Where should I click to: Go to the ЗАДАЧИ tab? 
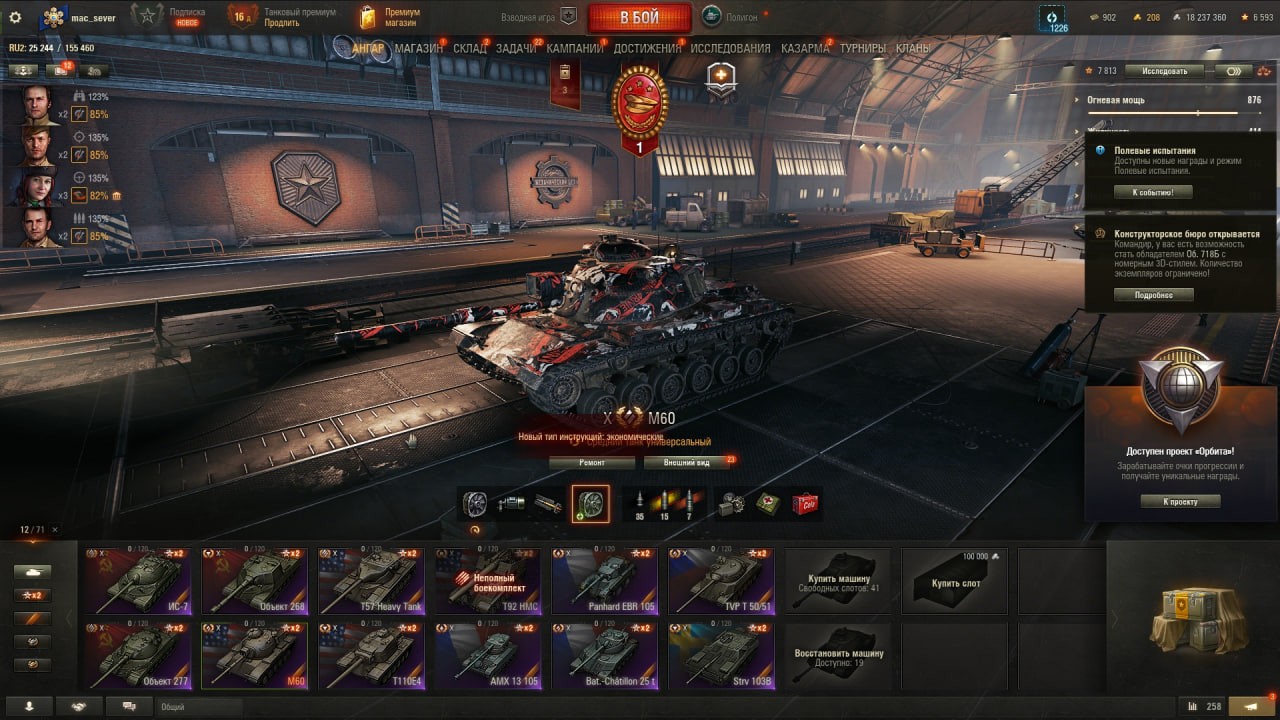pos(516,48)
